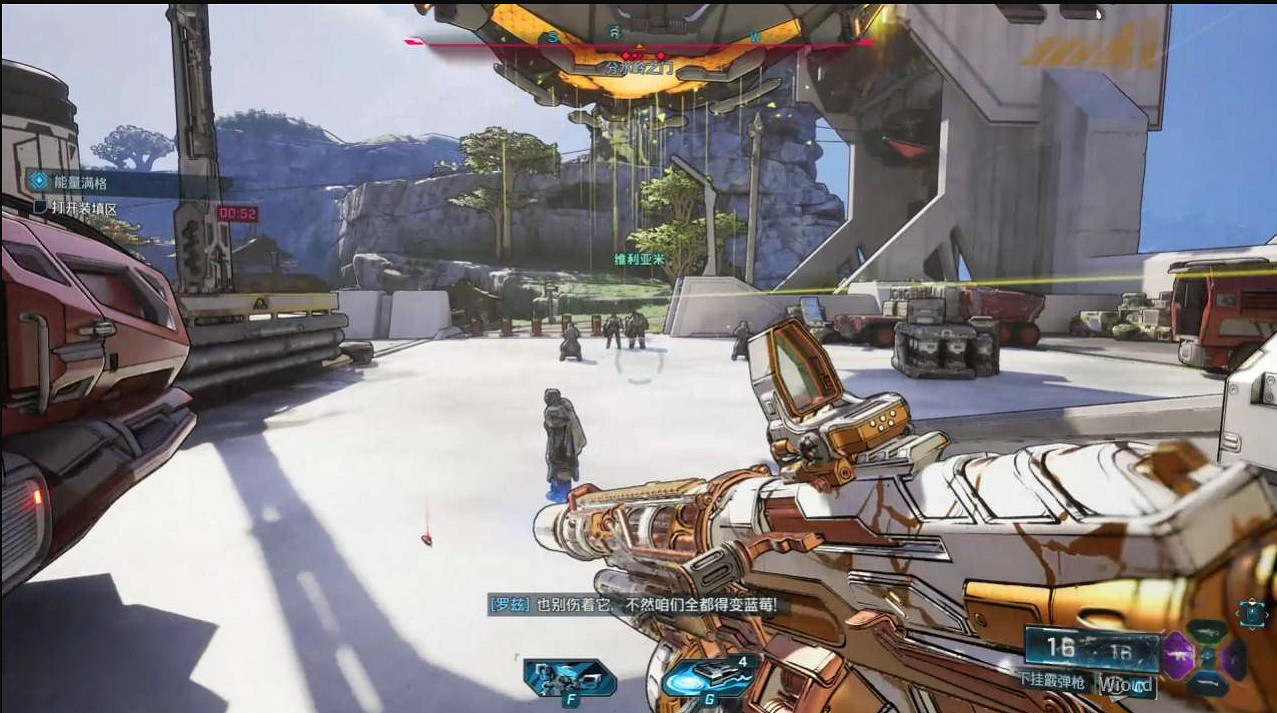
Task: Activate the action skill icon marked F
Action: pyautogui.click(x=569, y=679)
